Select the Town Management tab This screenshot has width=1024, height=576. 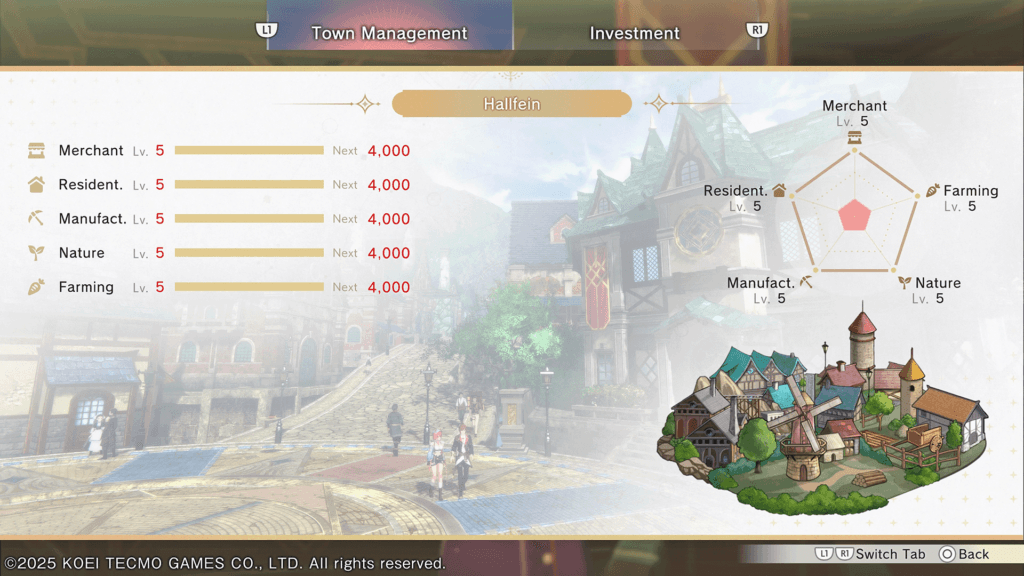[x=389, y=33]
